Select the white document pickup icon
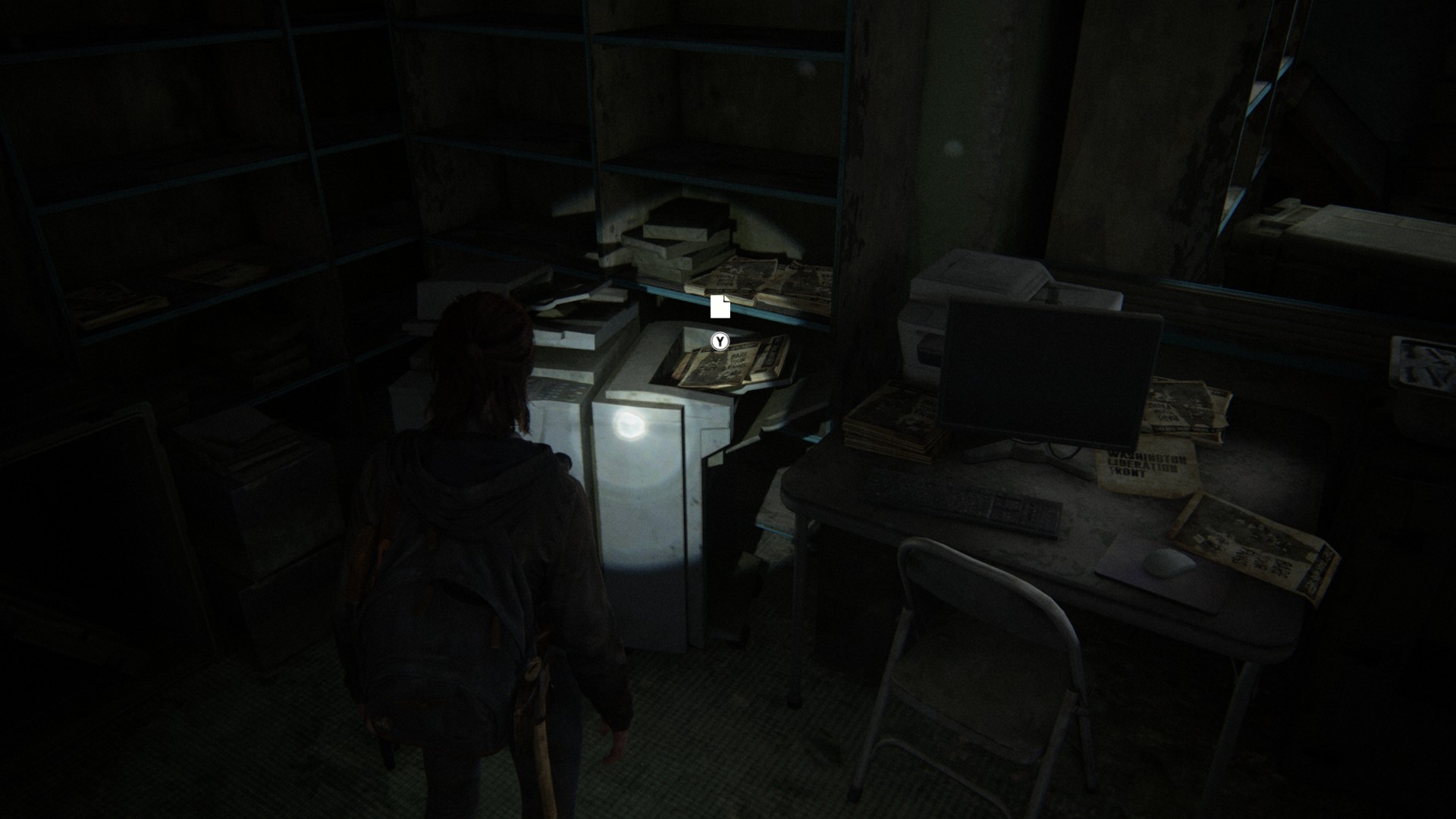Image resolution: width=1456 pixels, height=819 pixels. click(x=720, y=306)
